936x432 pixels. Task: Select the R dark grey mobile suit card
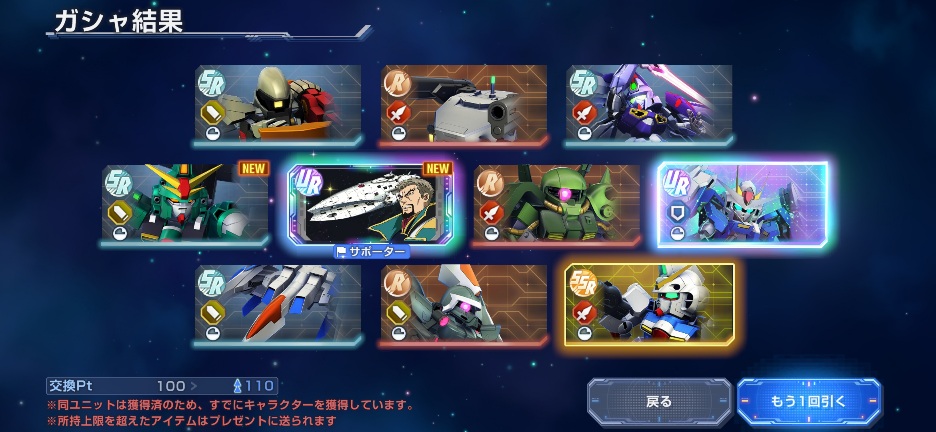click(464, 304)
